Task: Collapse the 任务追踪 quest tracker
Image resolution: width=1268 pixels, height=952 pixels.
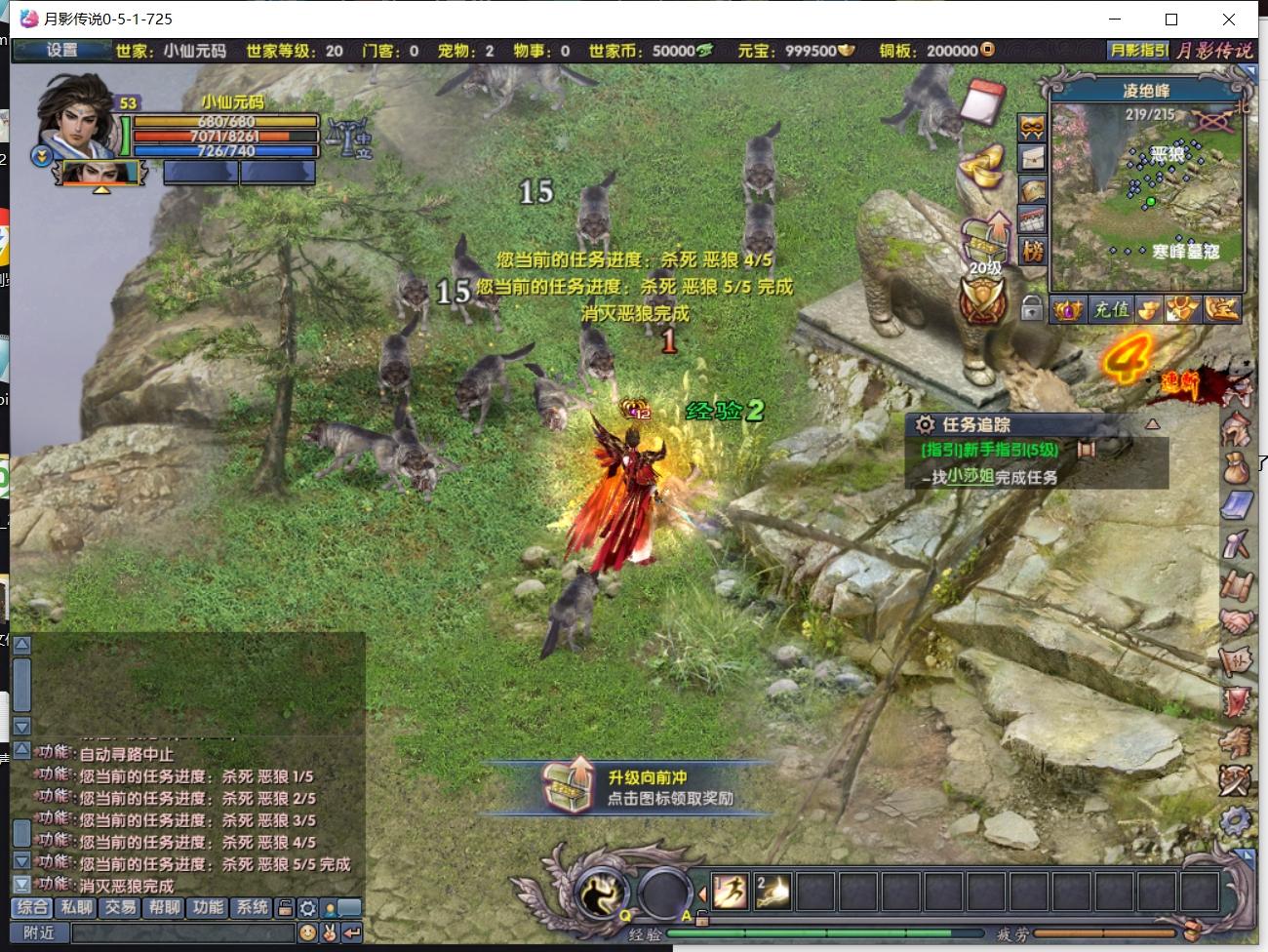Action: (1152, 424)
